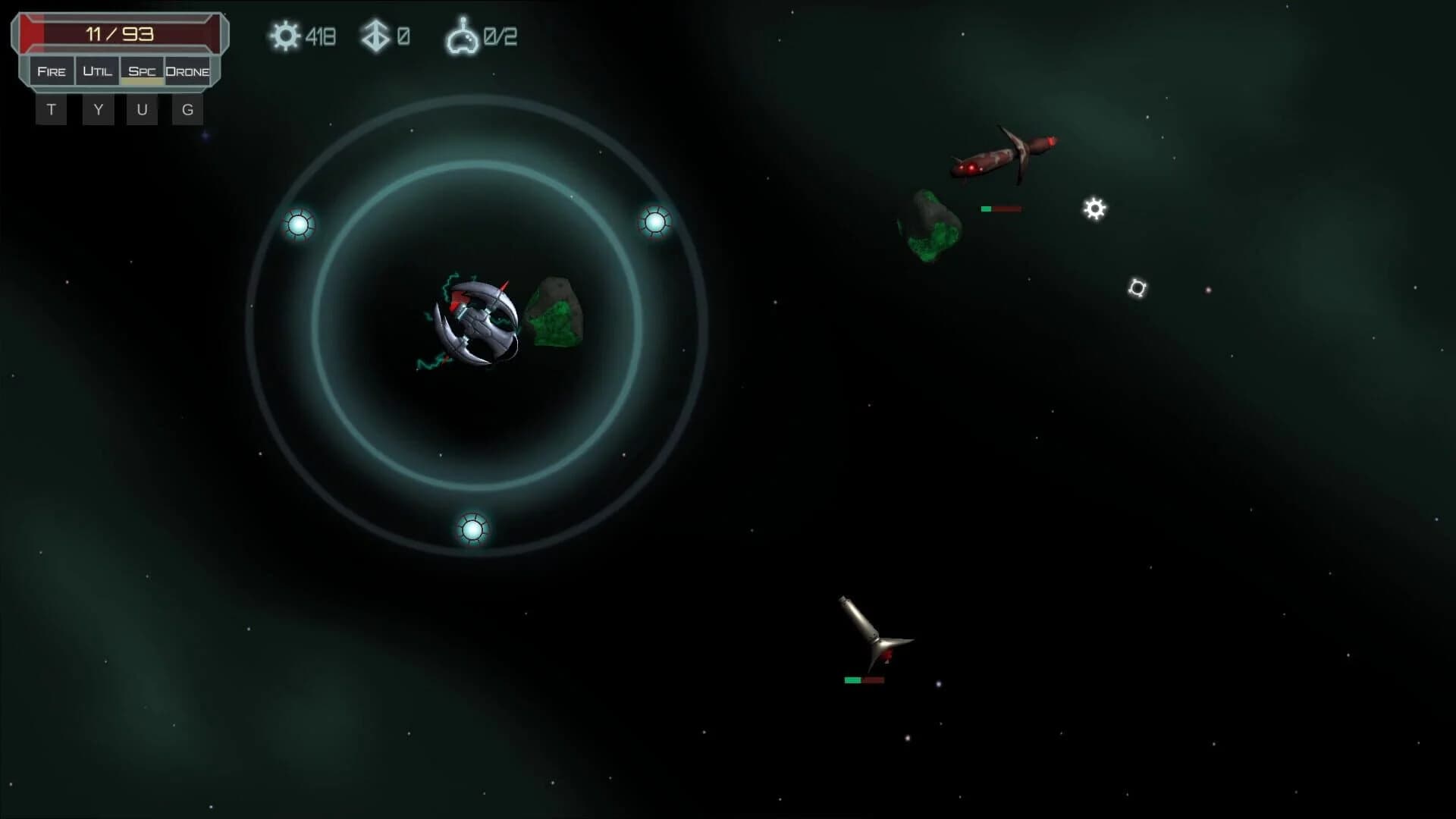
Task: Collect the floating gear pickup near the asteroid
Action: click(x=1095, y=209)
